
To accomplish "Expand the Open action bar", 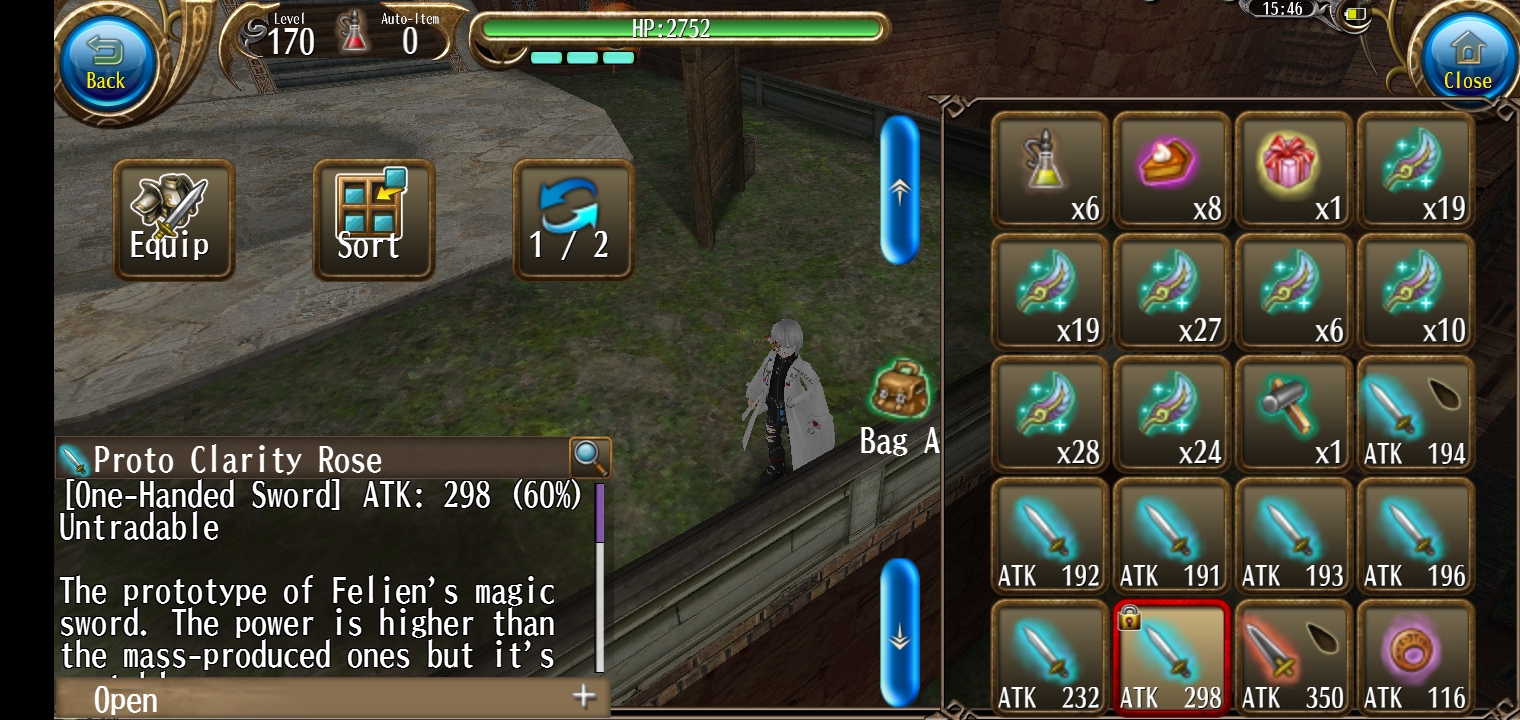I will [x=330, y=698].
